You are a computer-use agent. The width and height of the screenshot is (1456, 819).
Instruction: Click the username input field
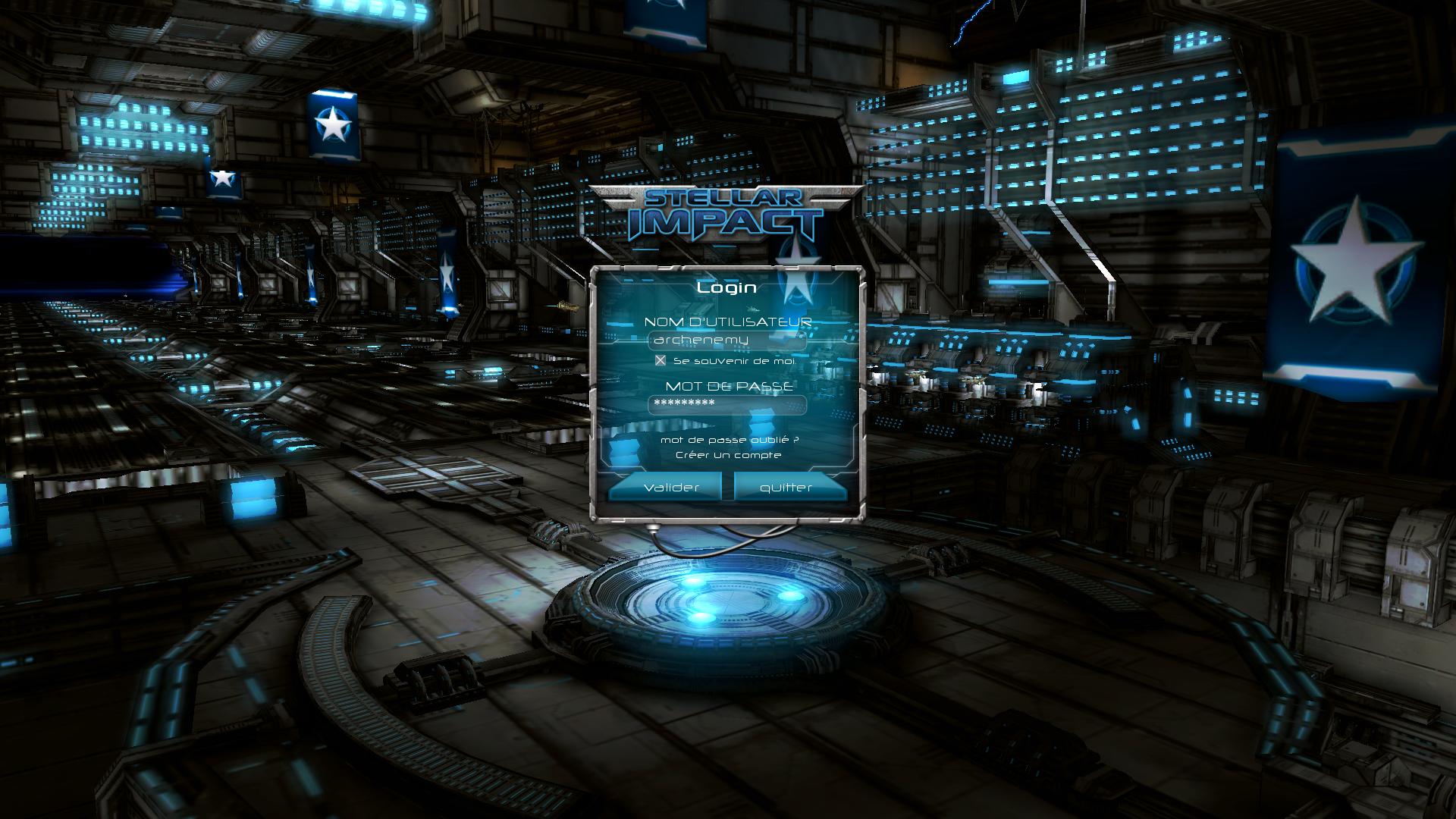click(x=726, y=340)
